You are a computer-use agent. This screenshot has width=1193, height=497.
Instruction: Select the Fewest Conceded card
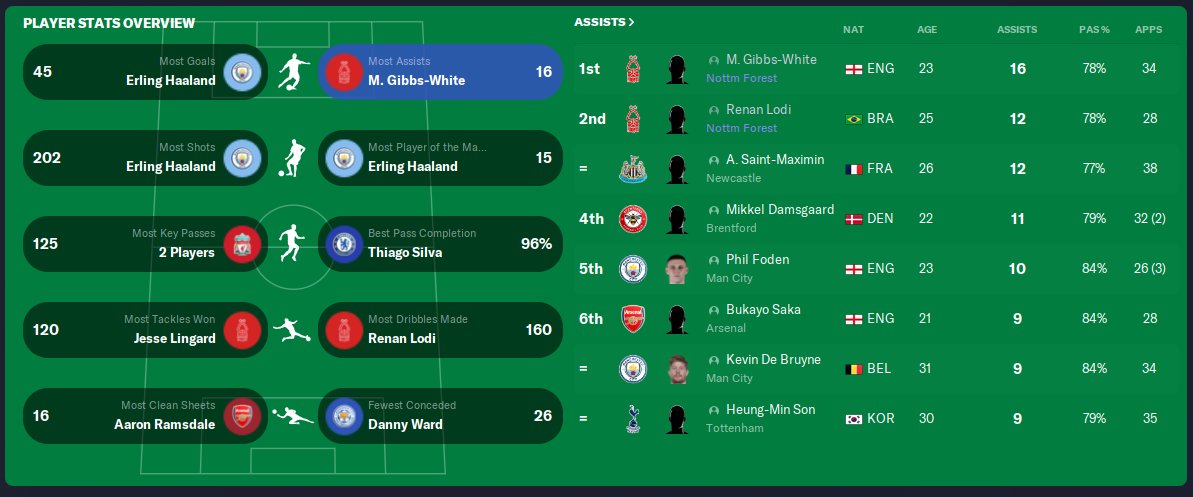click(440, 416)
